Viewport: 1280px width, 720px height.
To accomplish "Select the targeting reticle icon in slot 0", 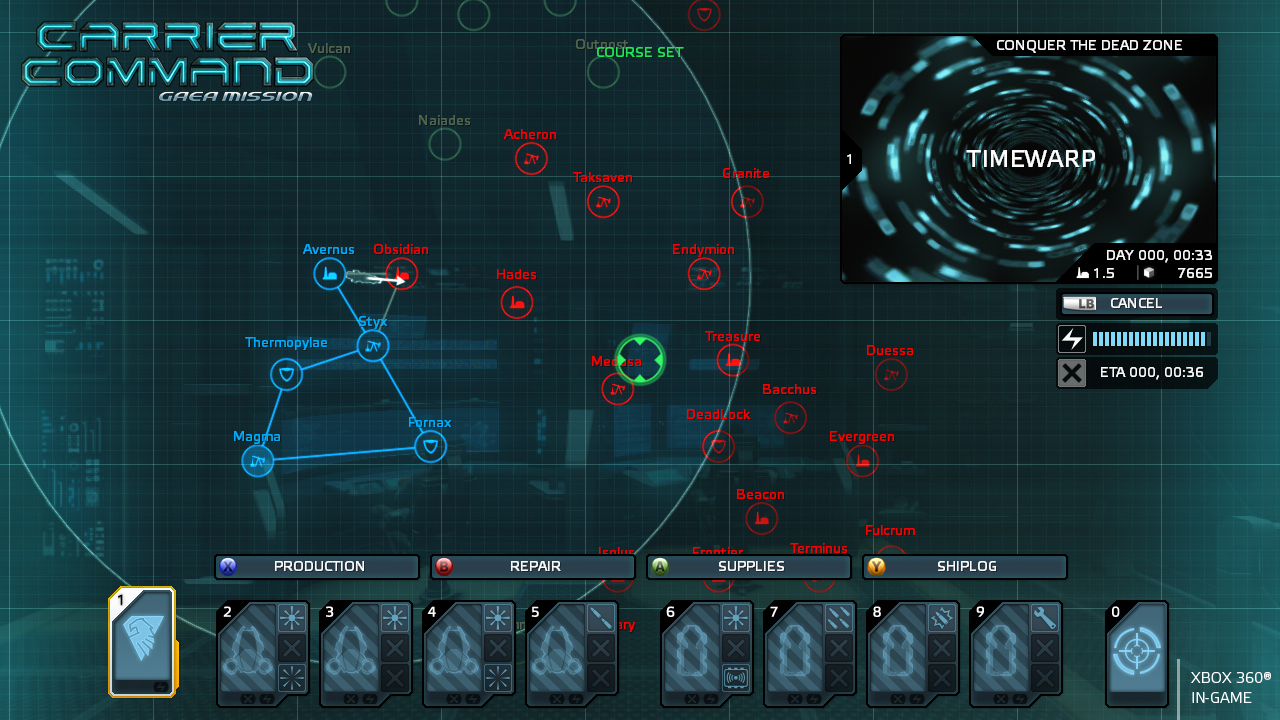I will pos(1137,652).
